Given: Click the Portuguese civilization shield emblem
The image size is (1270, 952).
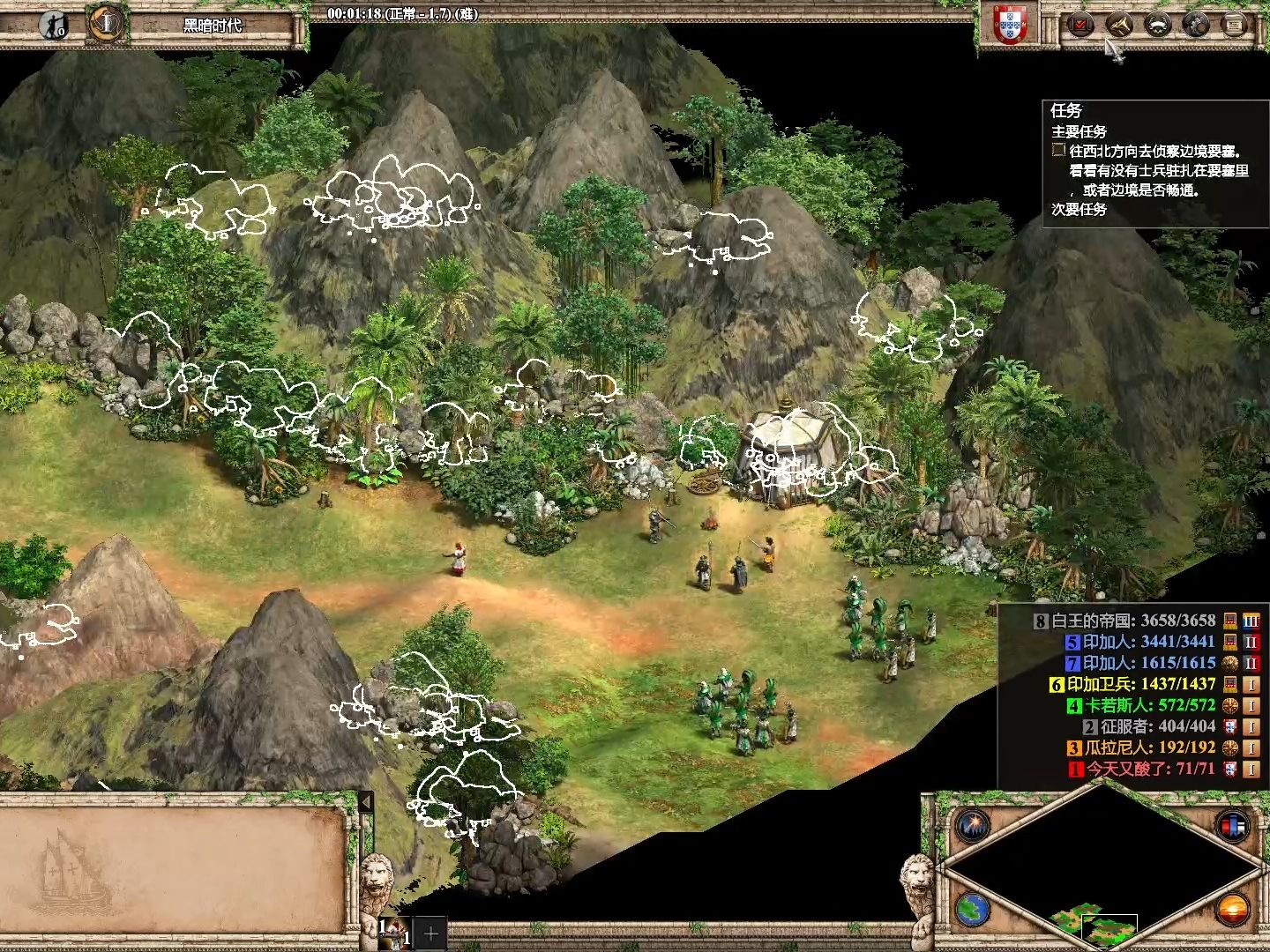Looking at the screenshot, I should click(1010, 25).
